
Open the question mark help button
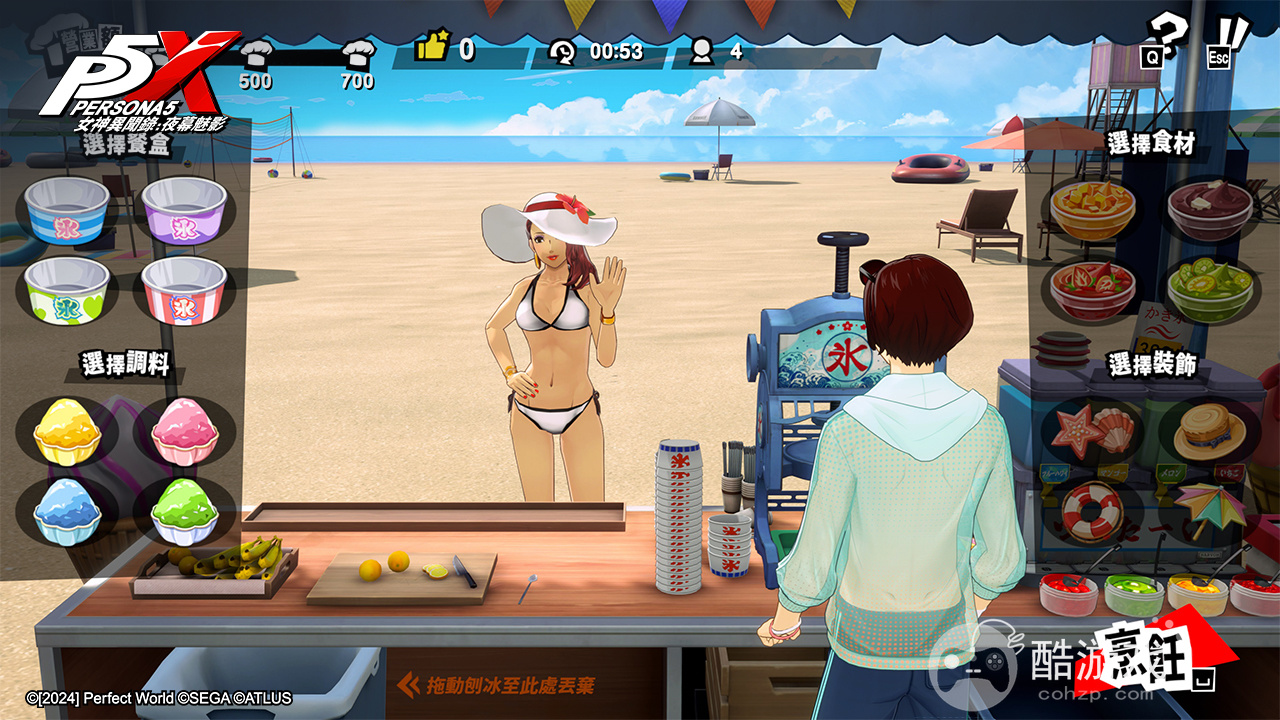[1166, 40]
